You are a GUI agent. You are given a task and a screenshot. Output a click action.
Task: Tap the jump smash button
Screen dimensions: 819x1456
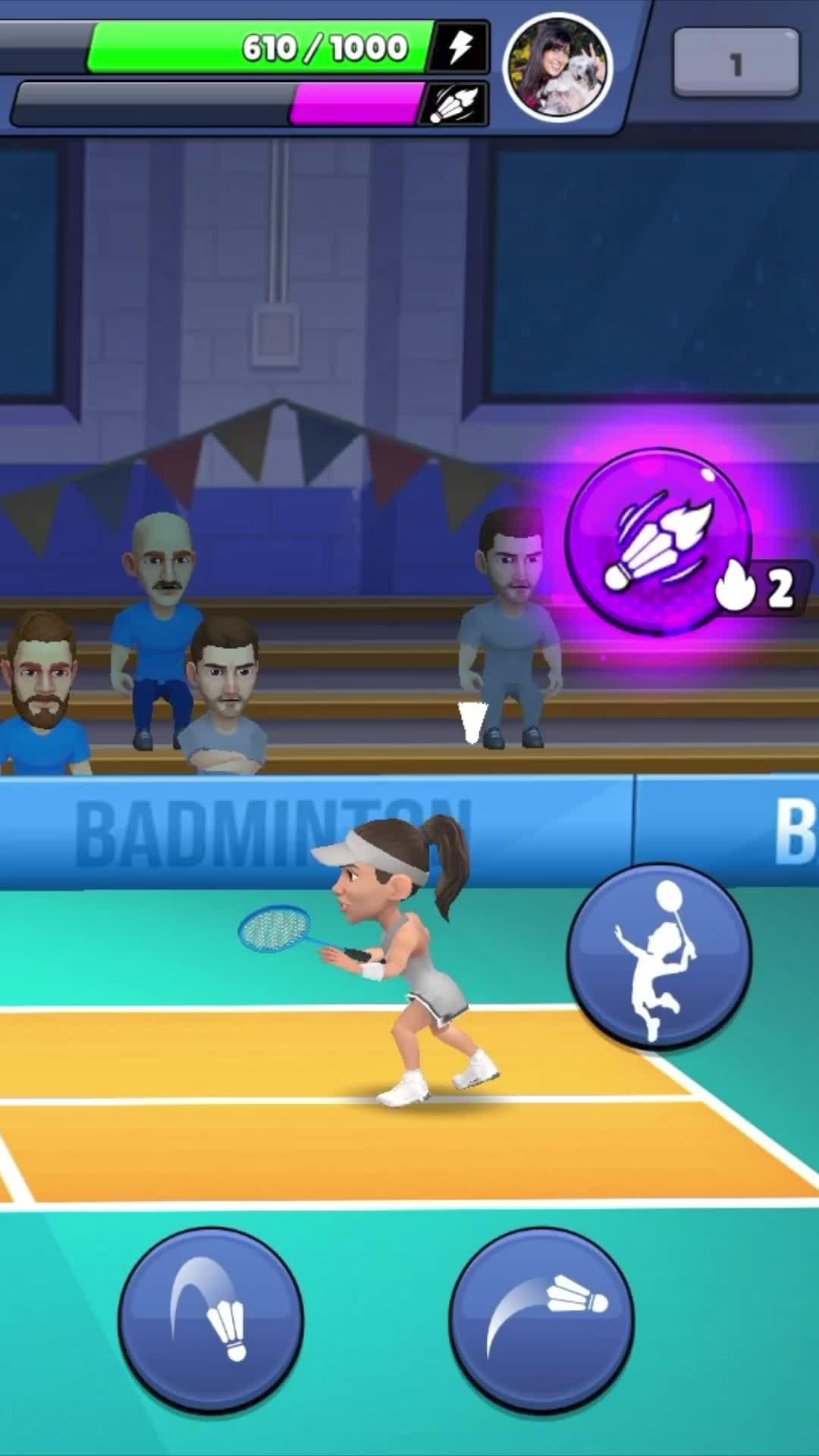pyautogui.click(x=659, y=955)
